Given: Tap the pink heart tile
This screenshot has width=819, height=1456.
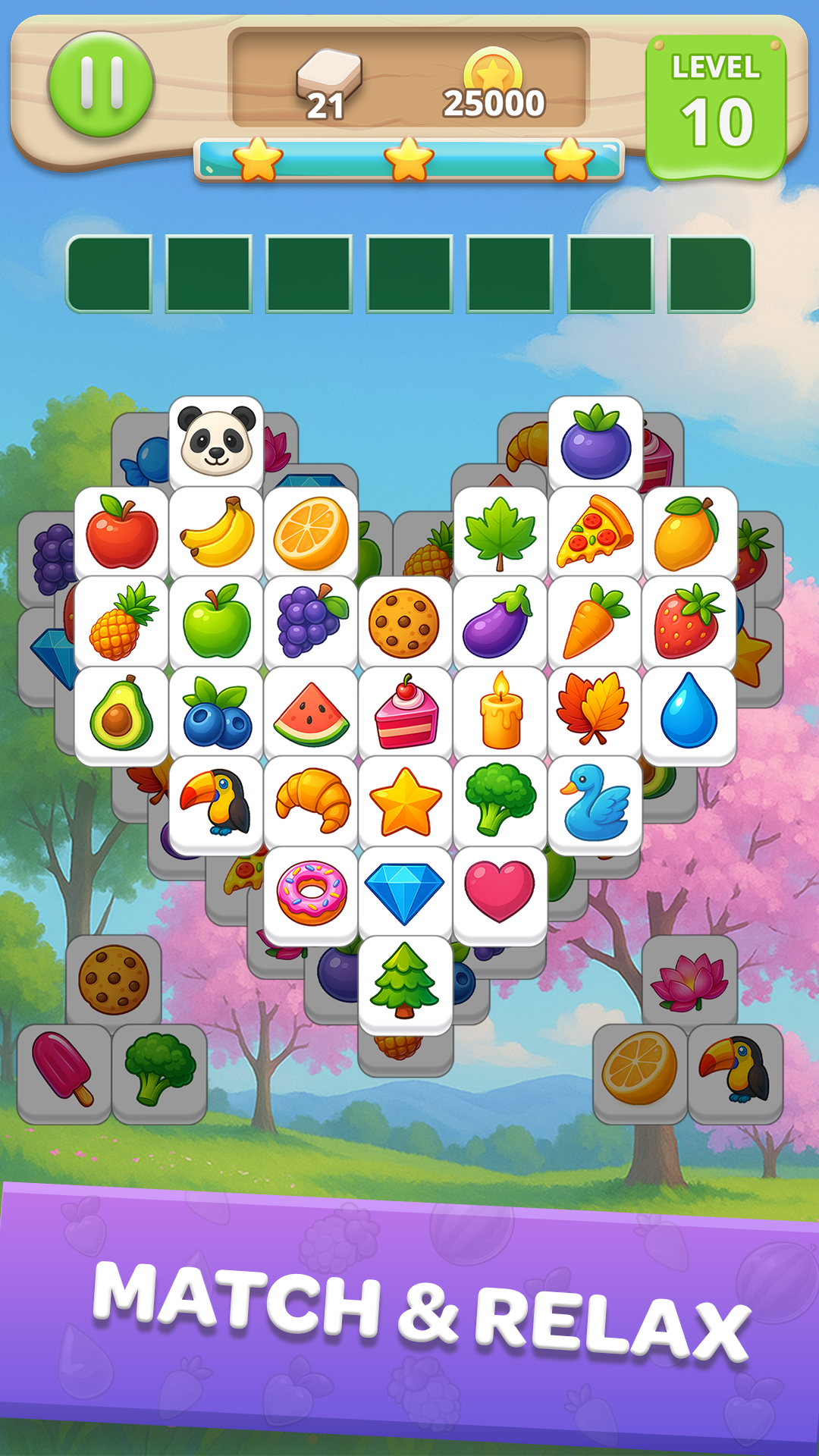Looking at the screenshot, I should [500, 893].
